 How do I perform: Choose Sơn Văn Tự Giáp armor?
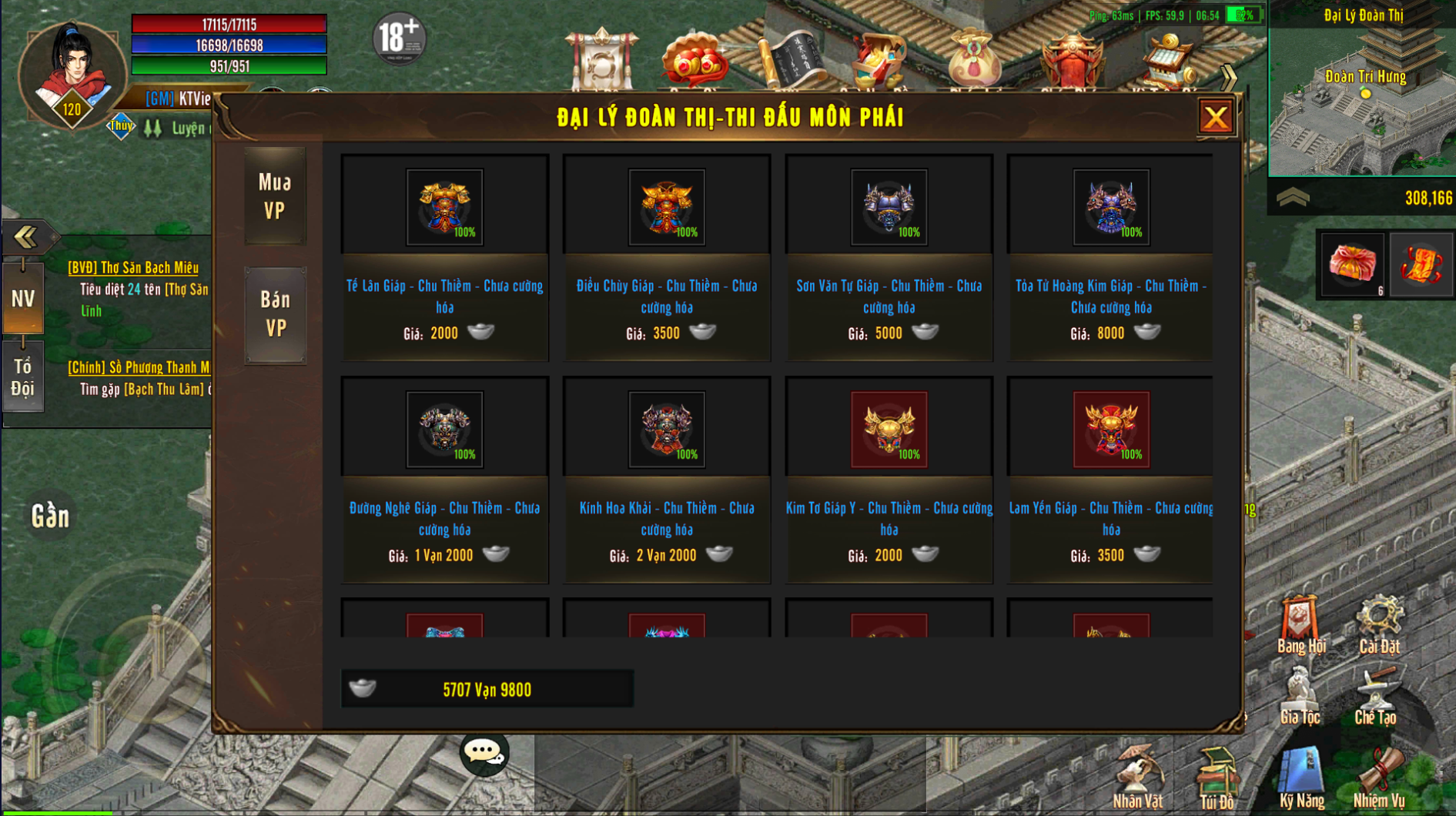(x=889, y=208)
